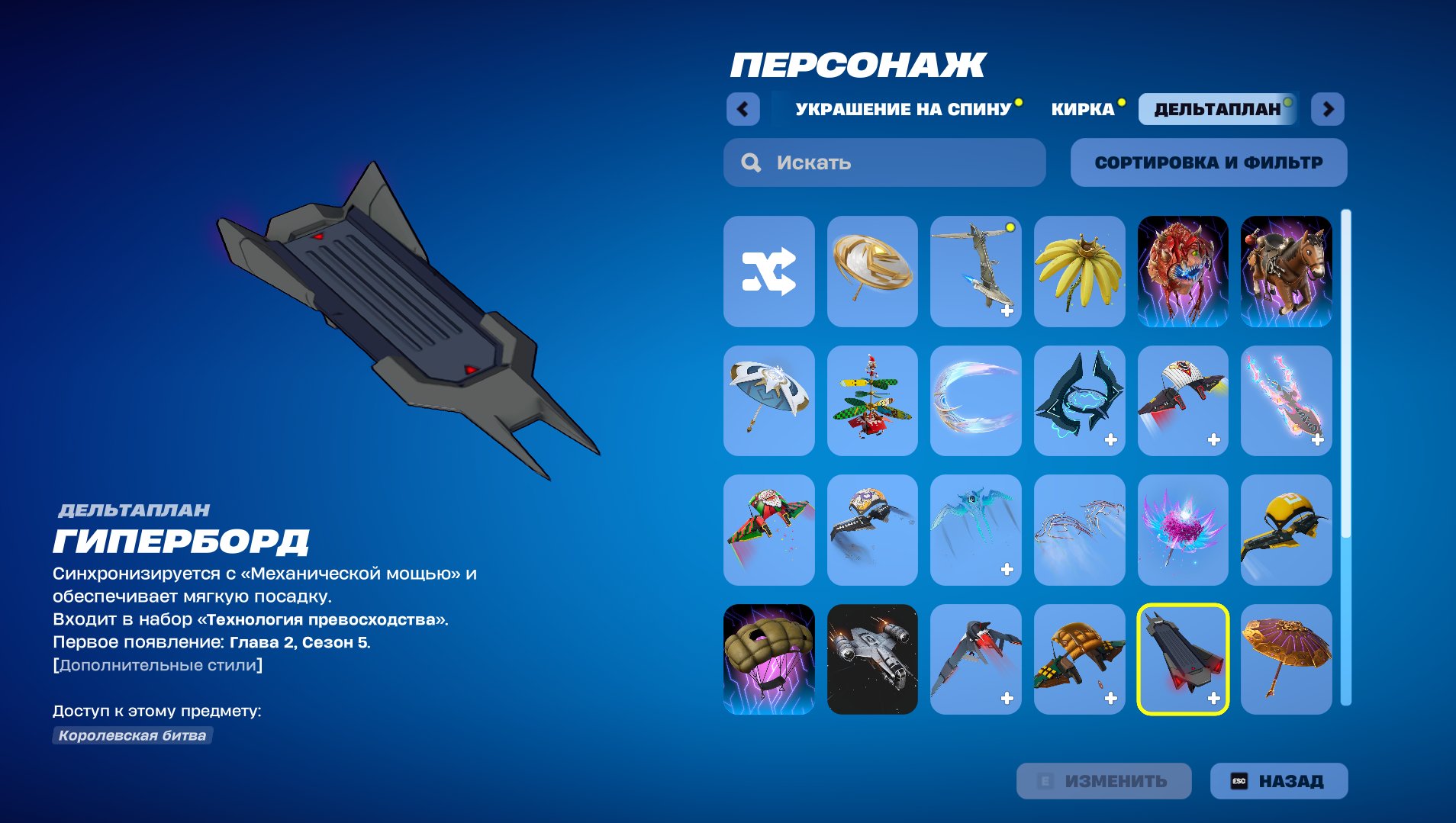Select the grayscale starship glider

873,659
